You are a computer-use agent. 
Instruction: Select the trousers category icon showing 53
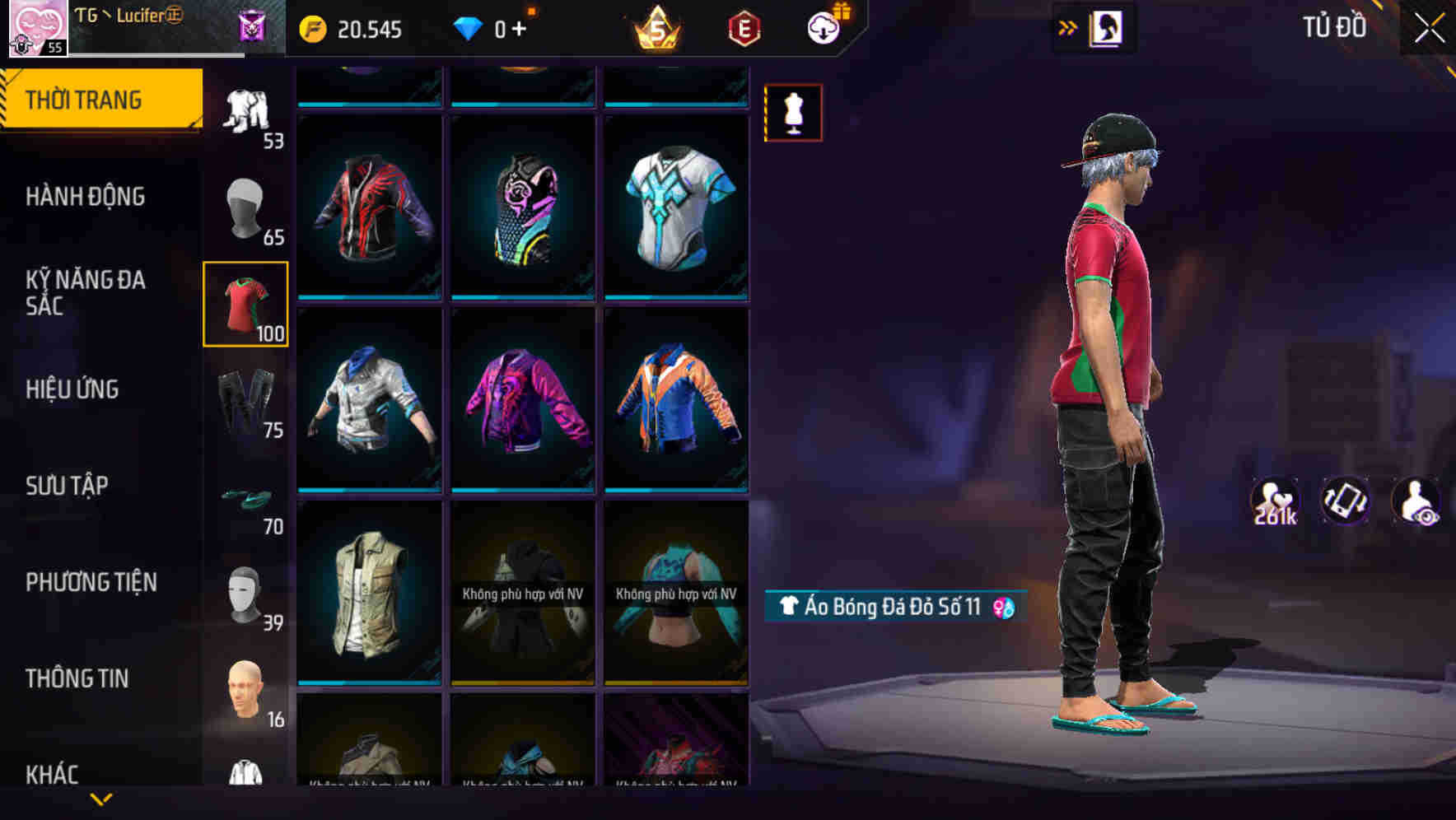pyautogui.click(x=245, y=111)
